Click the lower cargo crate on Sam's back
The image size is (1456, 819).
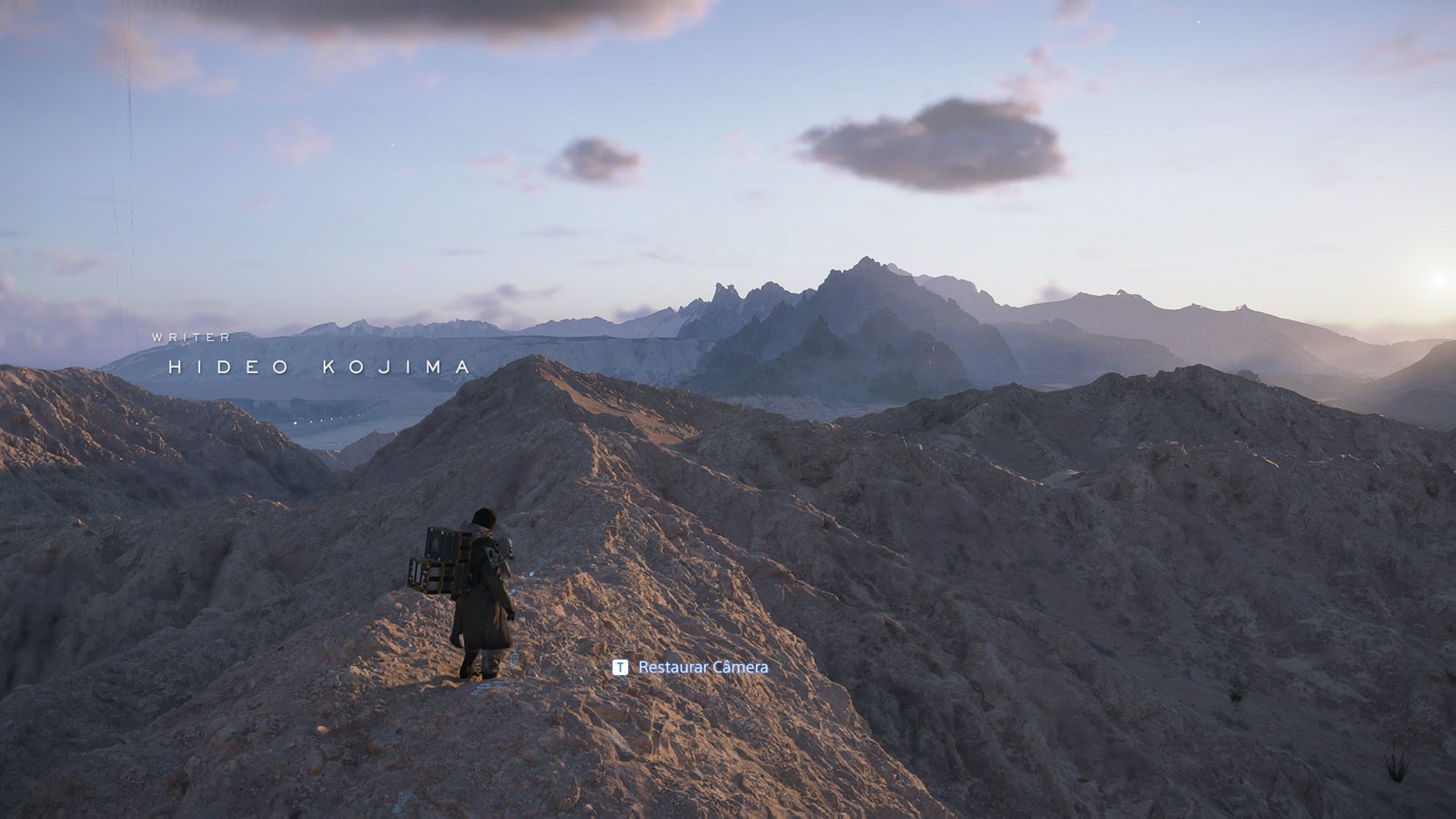pyautogui.click(x=434, y=576)
